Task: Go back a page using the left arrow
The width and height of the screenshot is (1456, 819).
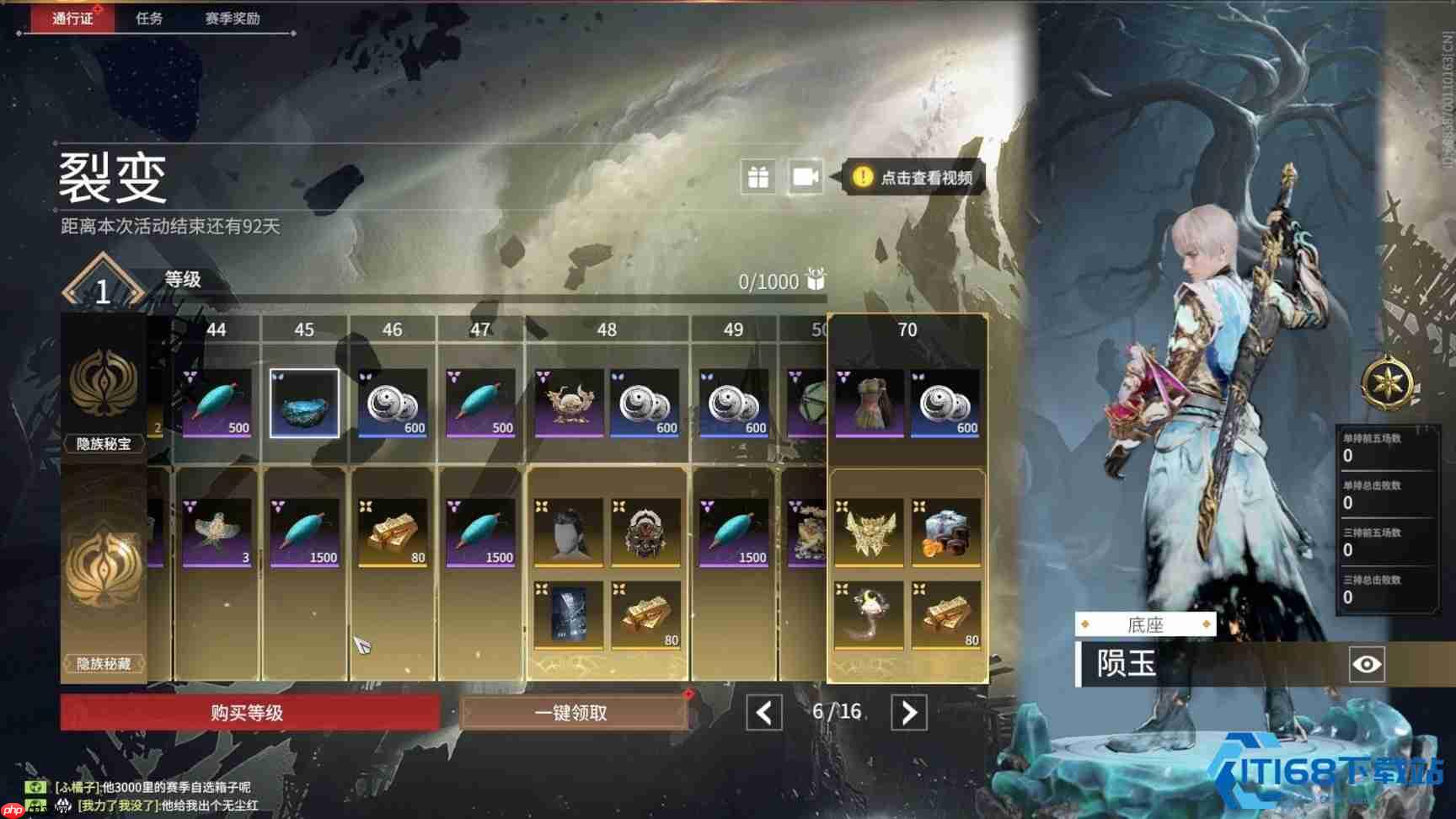Action: pyautogui.click(x=763, y=712)
